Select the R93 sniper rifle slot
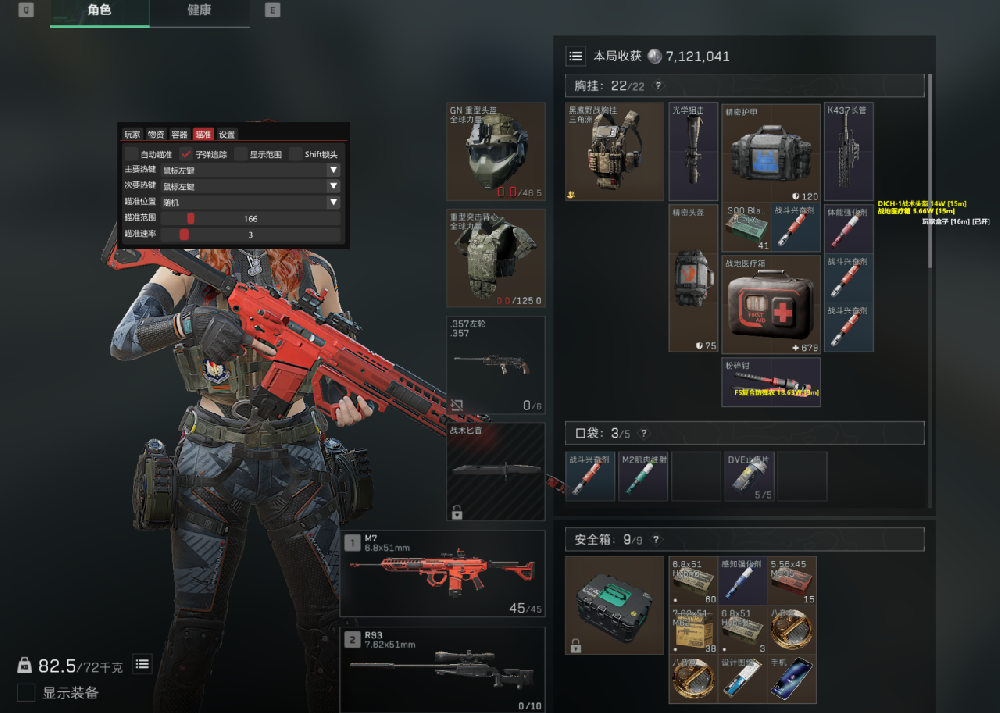This screenshot has width=1000, height=713. [443, 668]
